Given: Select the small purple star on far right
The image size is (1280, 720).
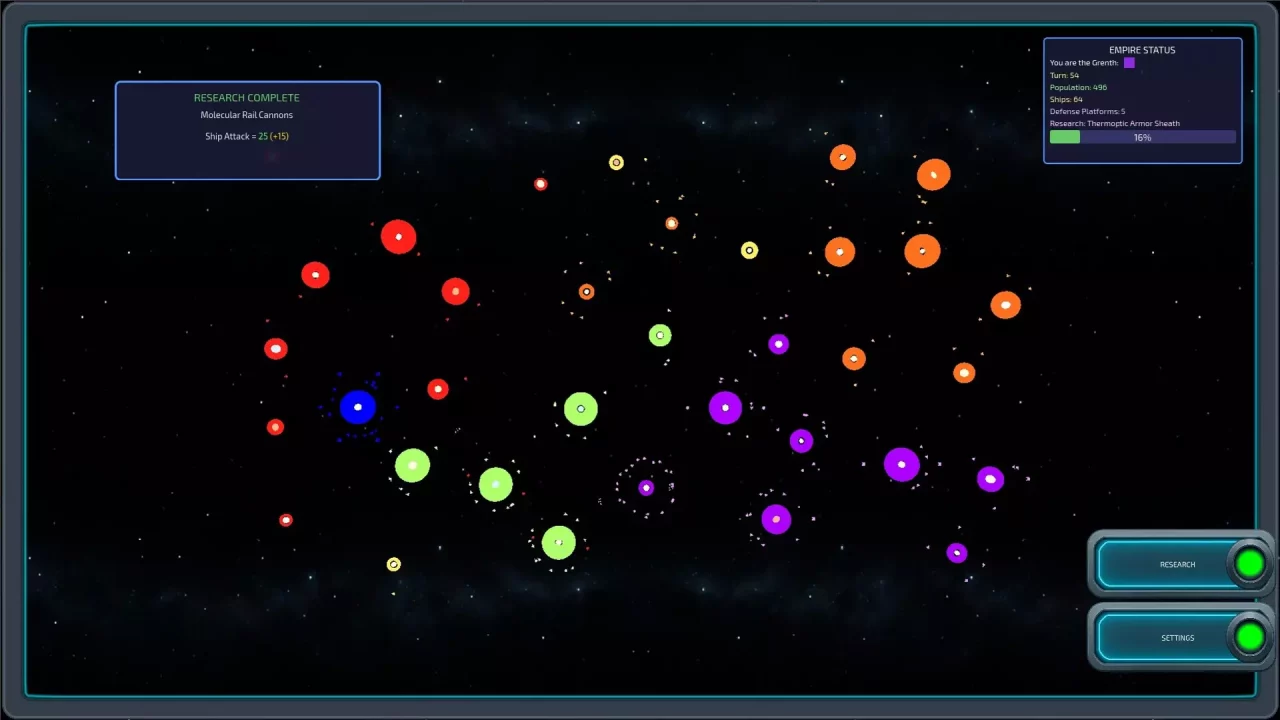Looking at the screenshot, I should click(990, 479).
